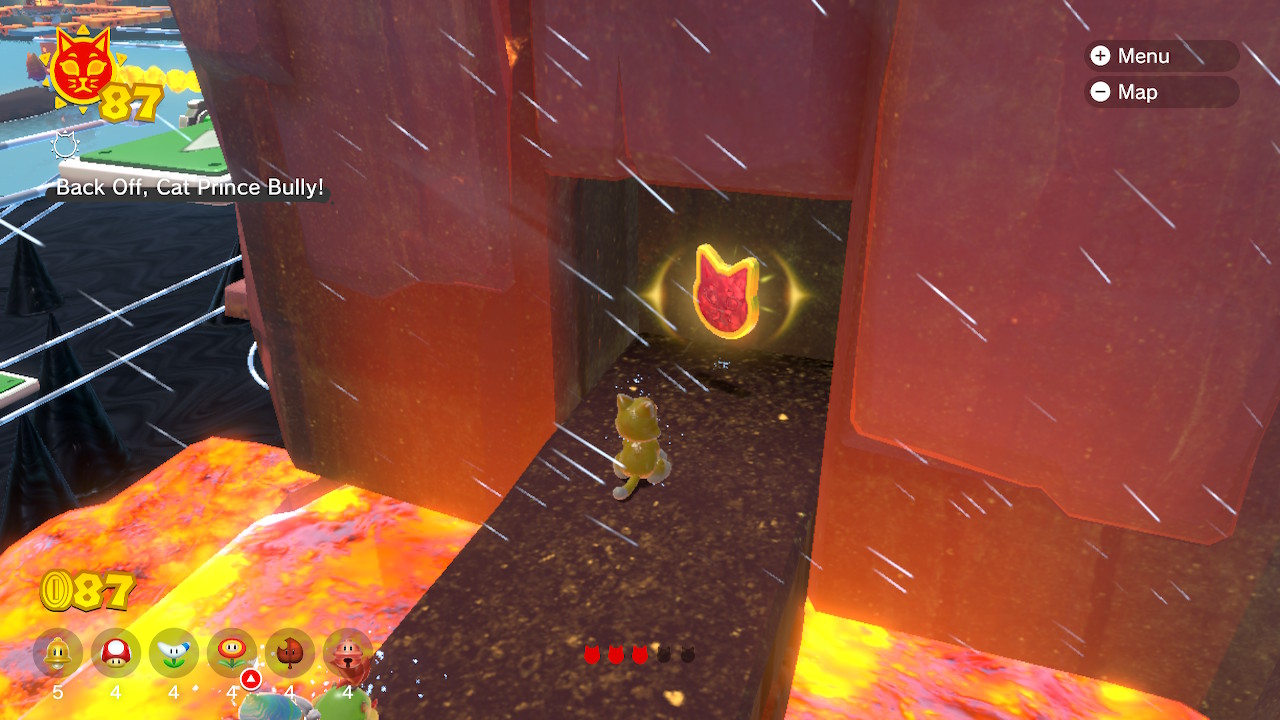Use the Super Mushroom from item reserve
This screenshot has height=720, width=1280.
[x=116, y=654]
